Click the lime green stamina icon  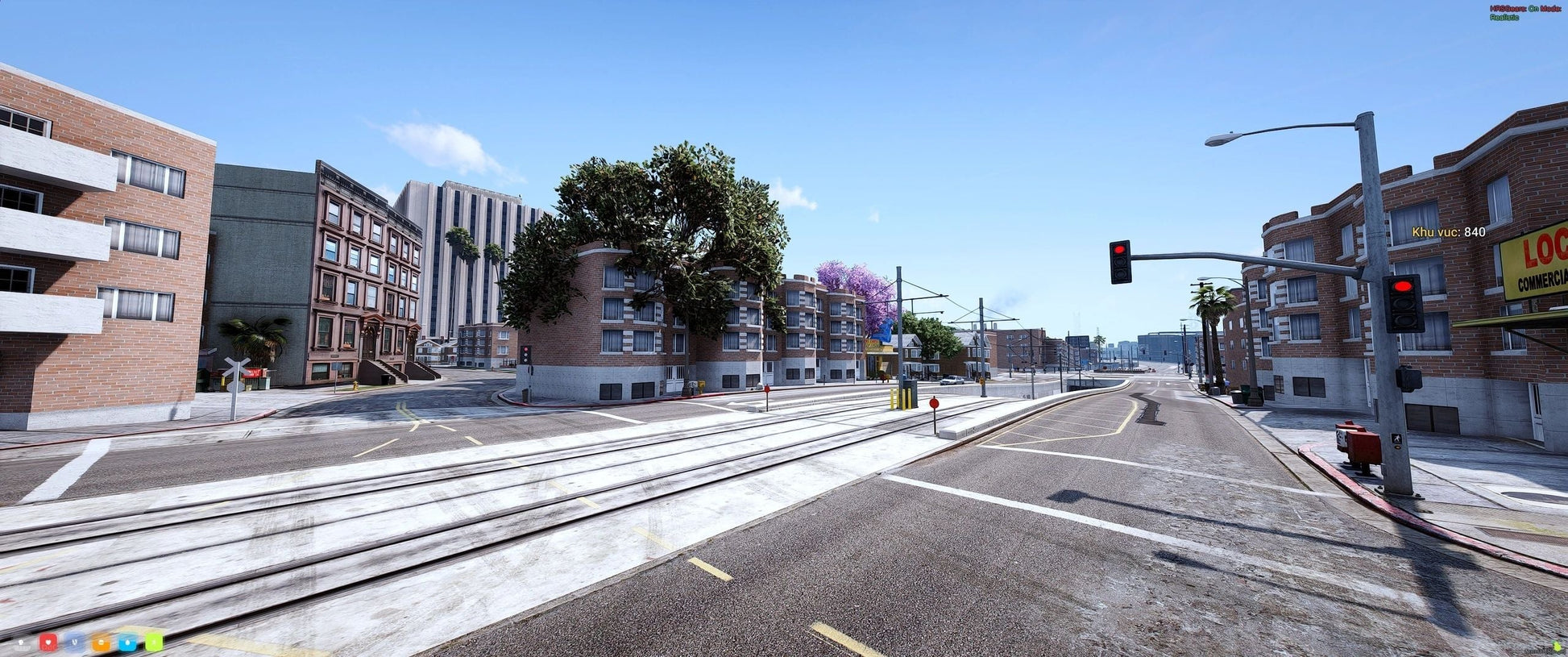click(153, 642)
